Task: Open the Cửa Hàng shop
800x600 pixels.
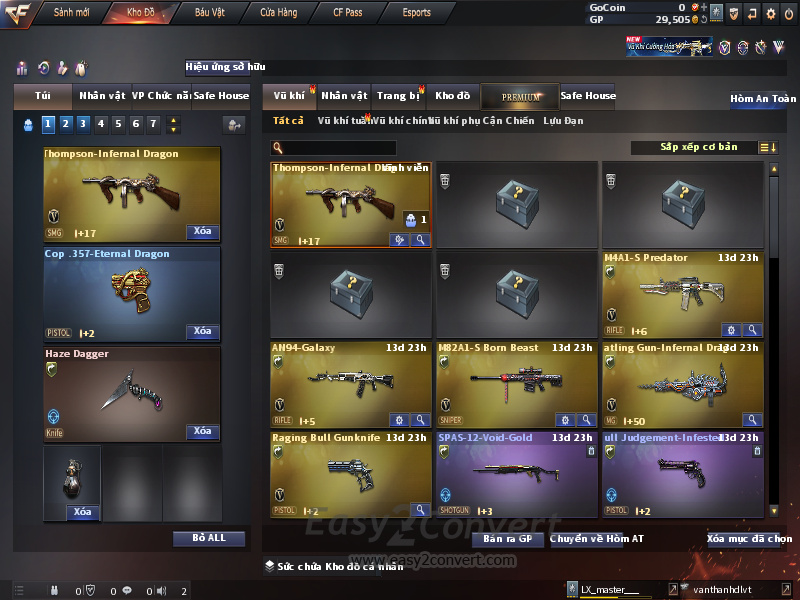Action: (278, 13)
